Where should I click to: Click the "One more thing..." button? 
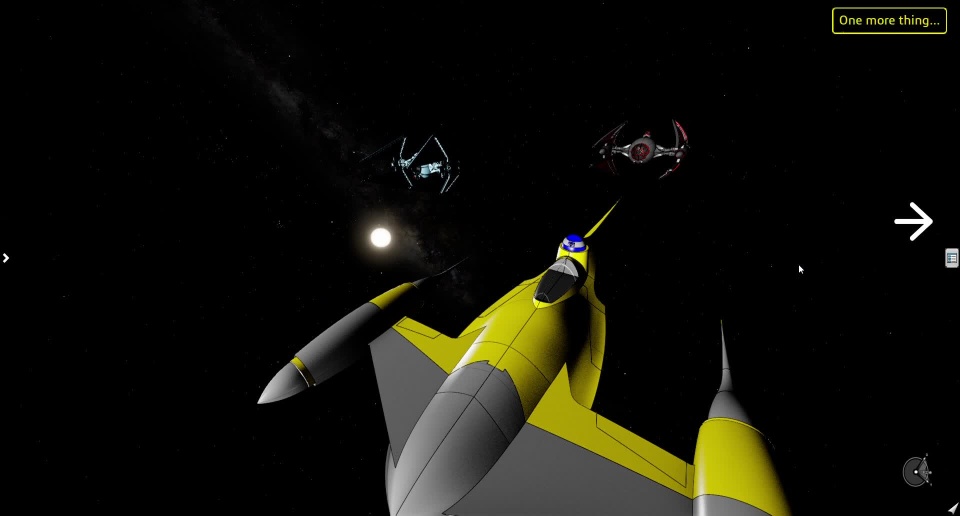[889, 21]
